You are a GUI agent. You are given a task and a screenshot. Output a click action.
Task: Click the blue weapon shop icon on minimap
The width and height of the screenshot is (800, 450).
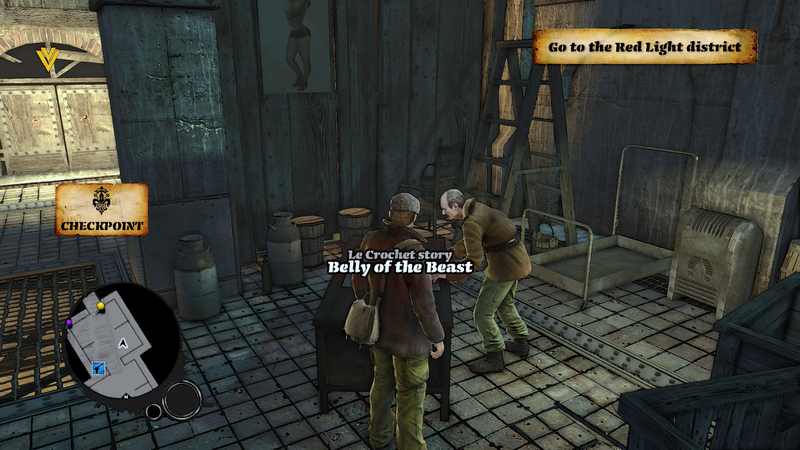(x=99, y=368)
